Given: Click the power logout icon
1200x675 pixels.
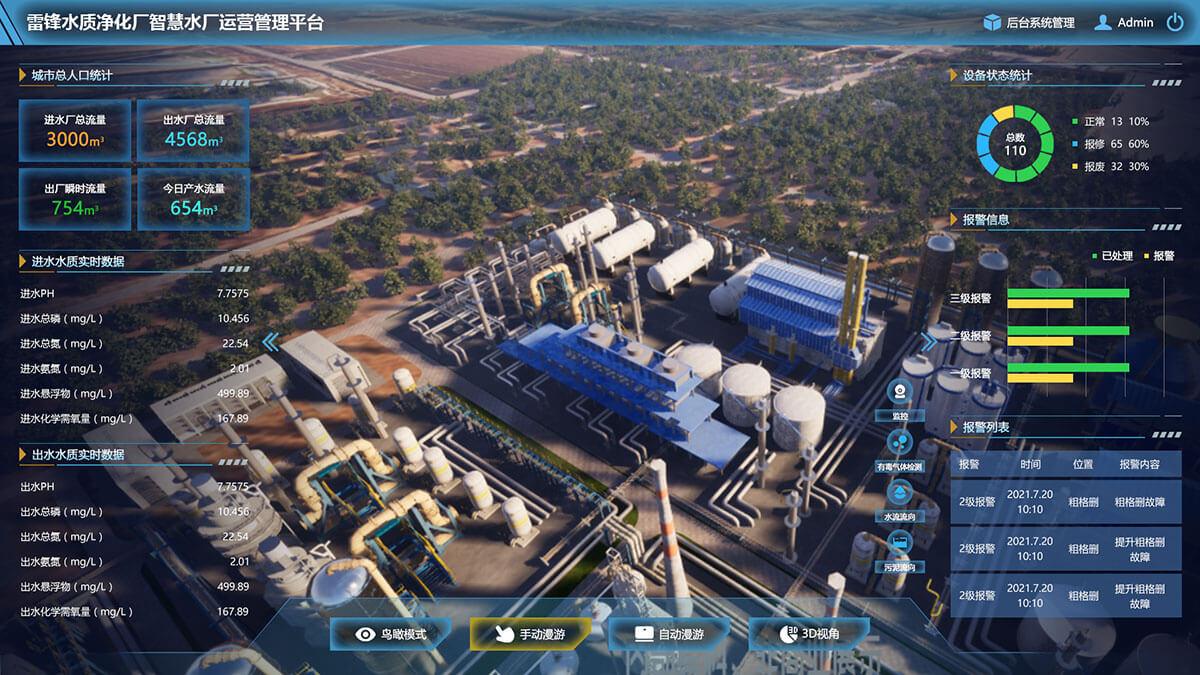Looking at the screenshot, I should 1175,22.
